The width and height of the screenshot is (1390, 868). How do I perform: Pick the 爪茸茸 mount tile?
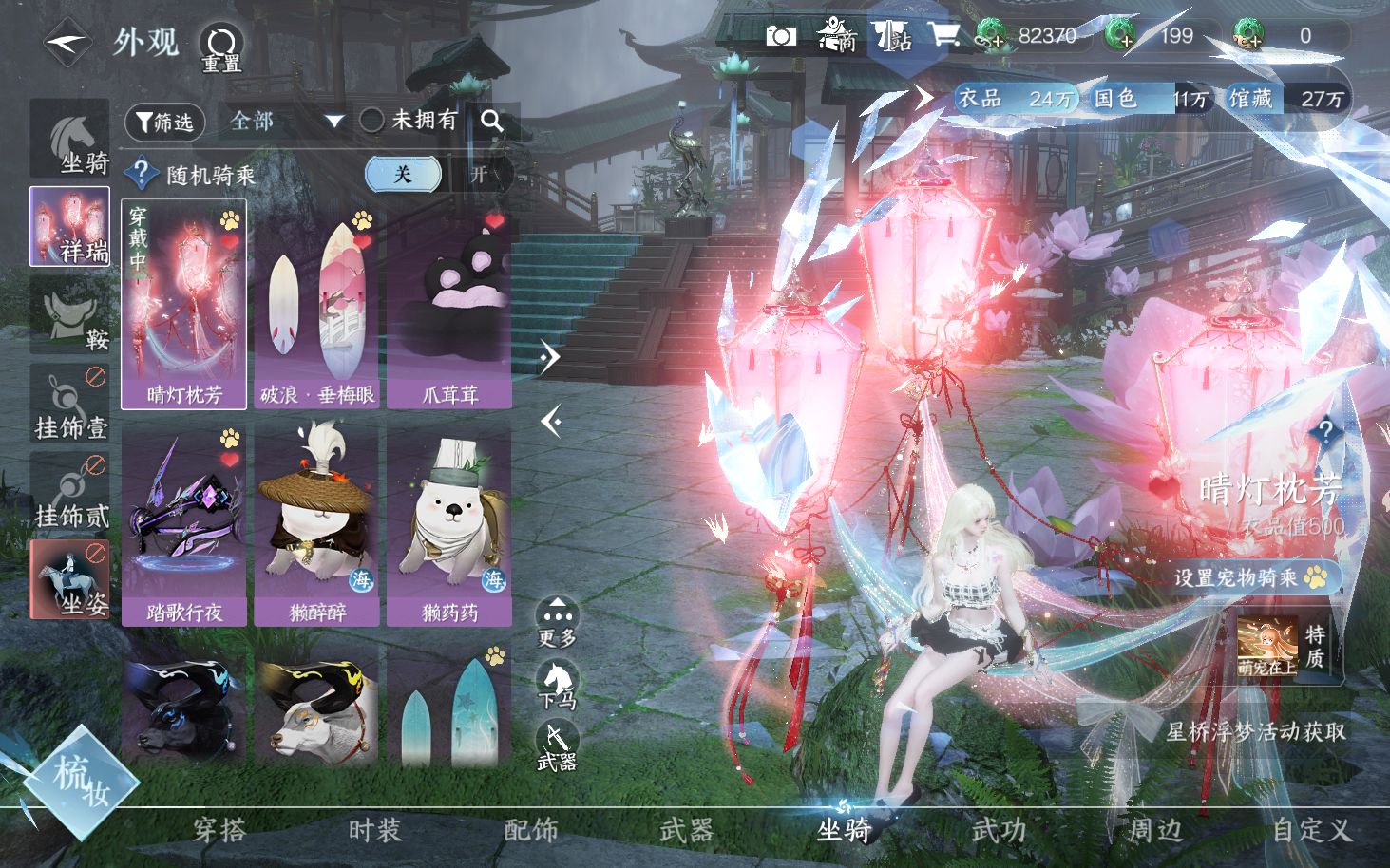pos(449,305)
